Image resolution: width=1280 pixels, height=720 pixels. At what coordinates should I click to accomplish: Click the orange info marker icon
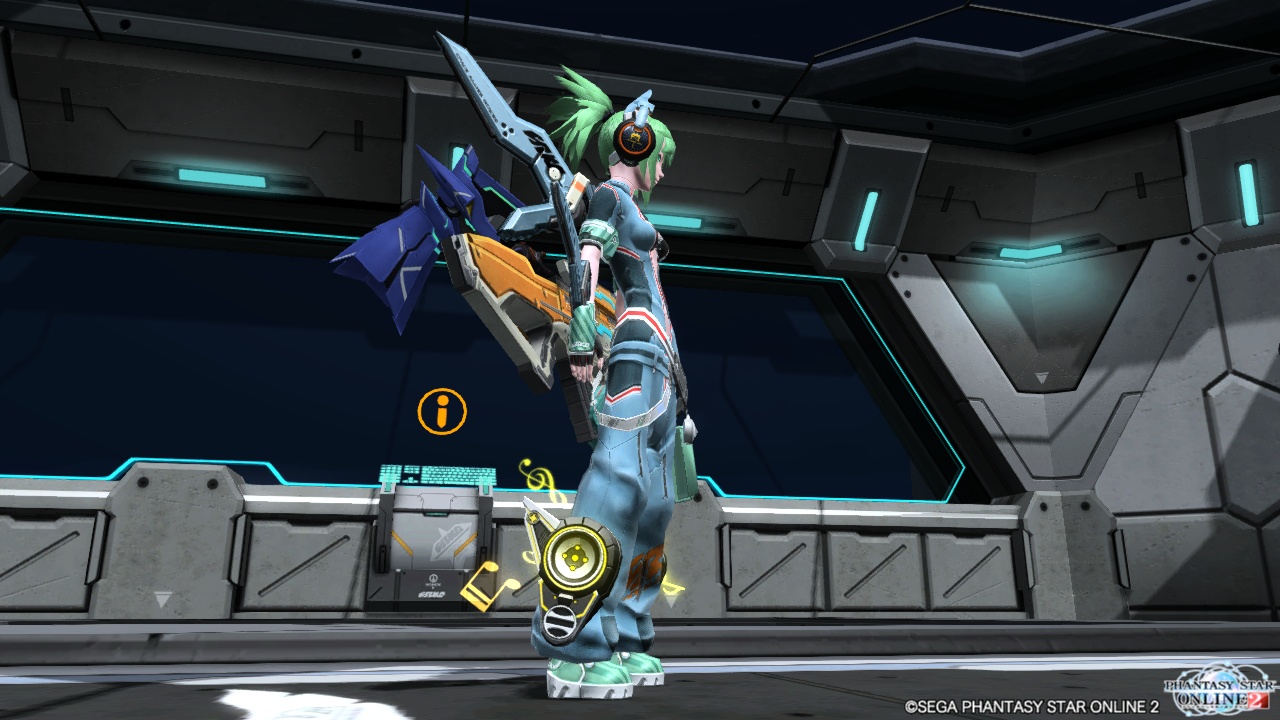[x=442, y=411]
